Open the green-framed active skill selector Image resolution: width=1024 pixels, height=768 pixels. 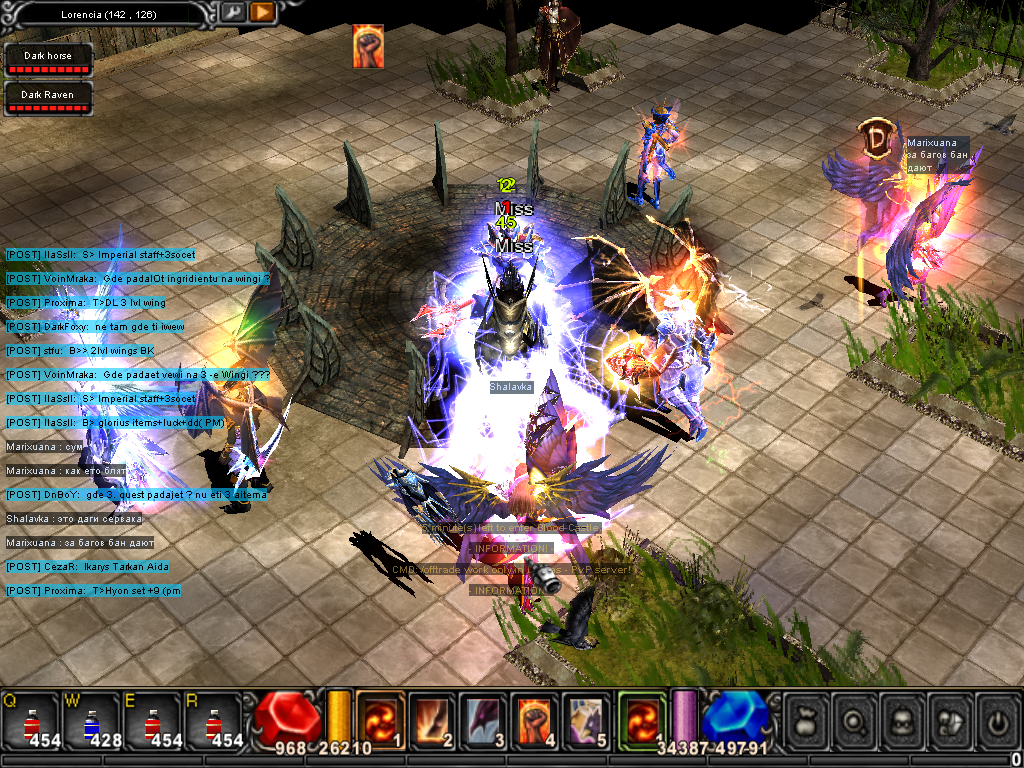click(641, 720)
